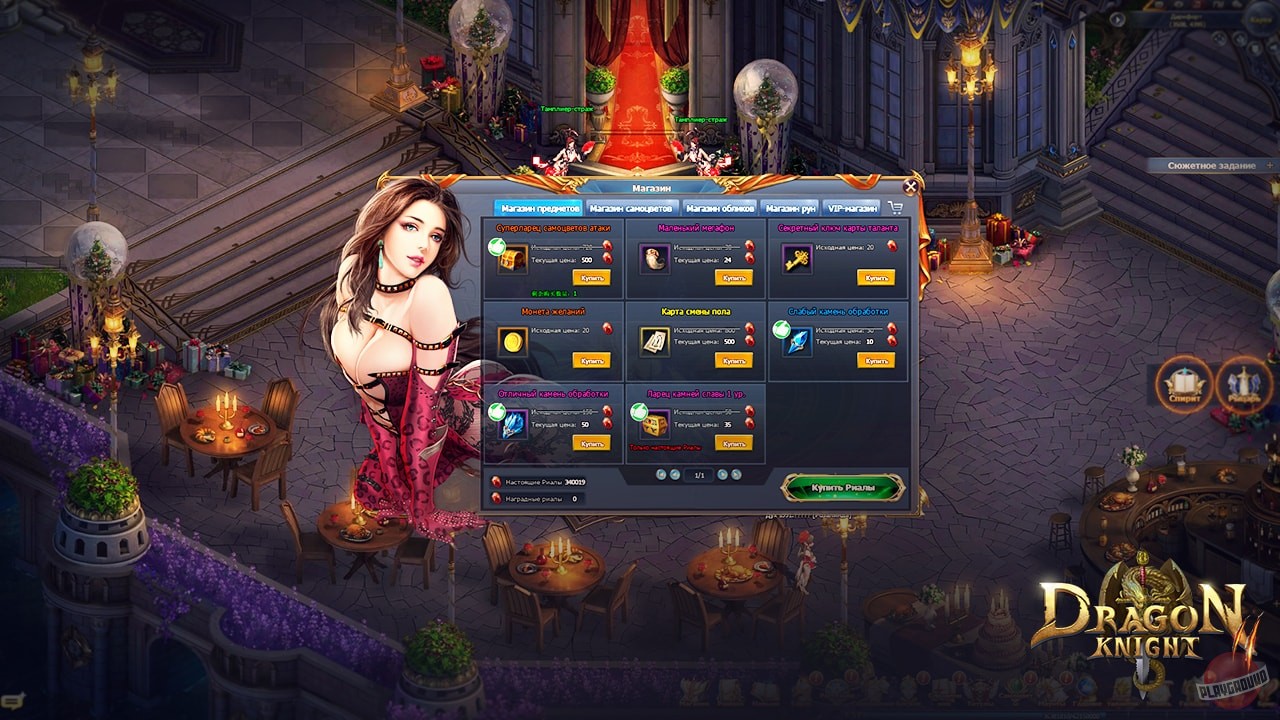
Task: Switch to the VIP-магазин tab
Action: [850, 206]
